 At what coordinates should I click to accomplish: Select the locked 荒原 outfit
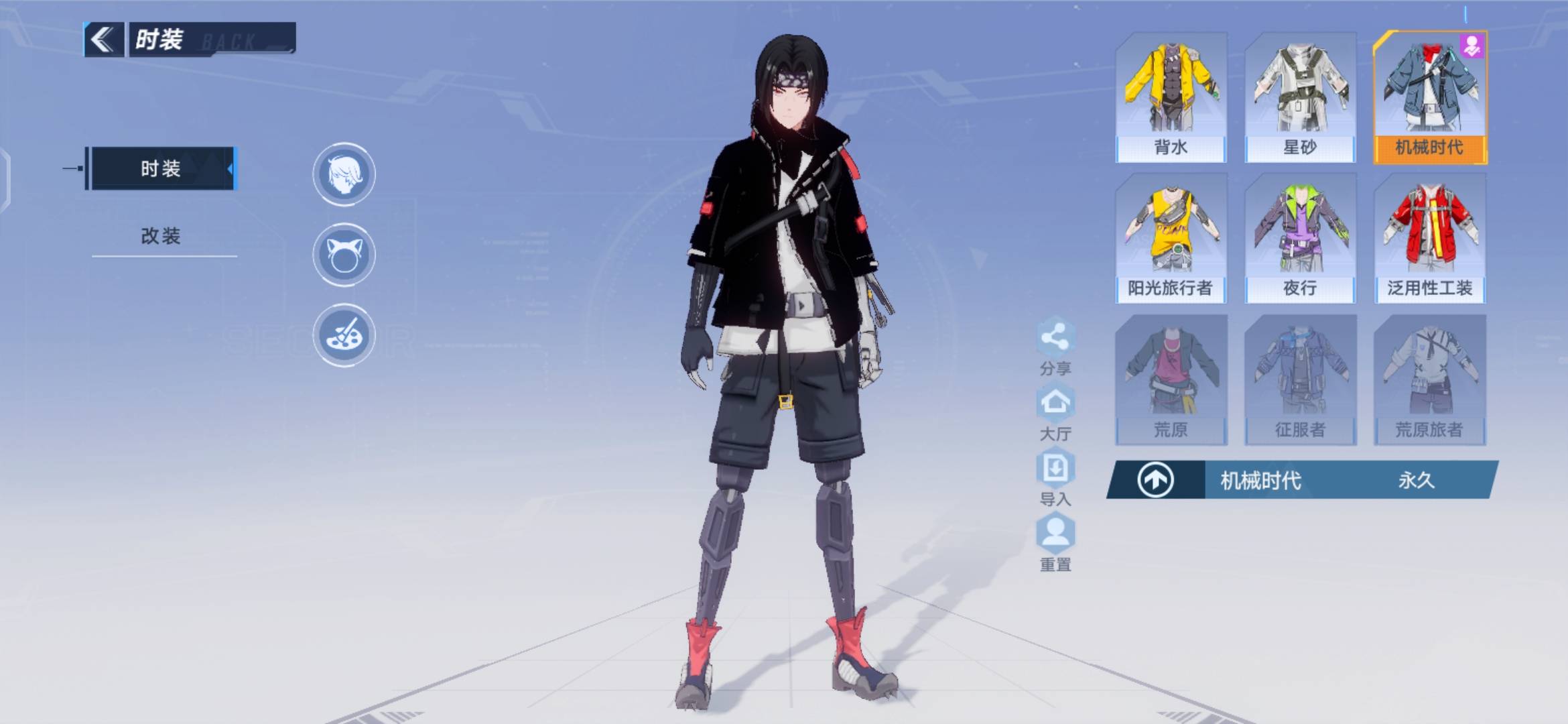1171,379
